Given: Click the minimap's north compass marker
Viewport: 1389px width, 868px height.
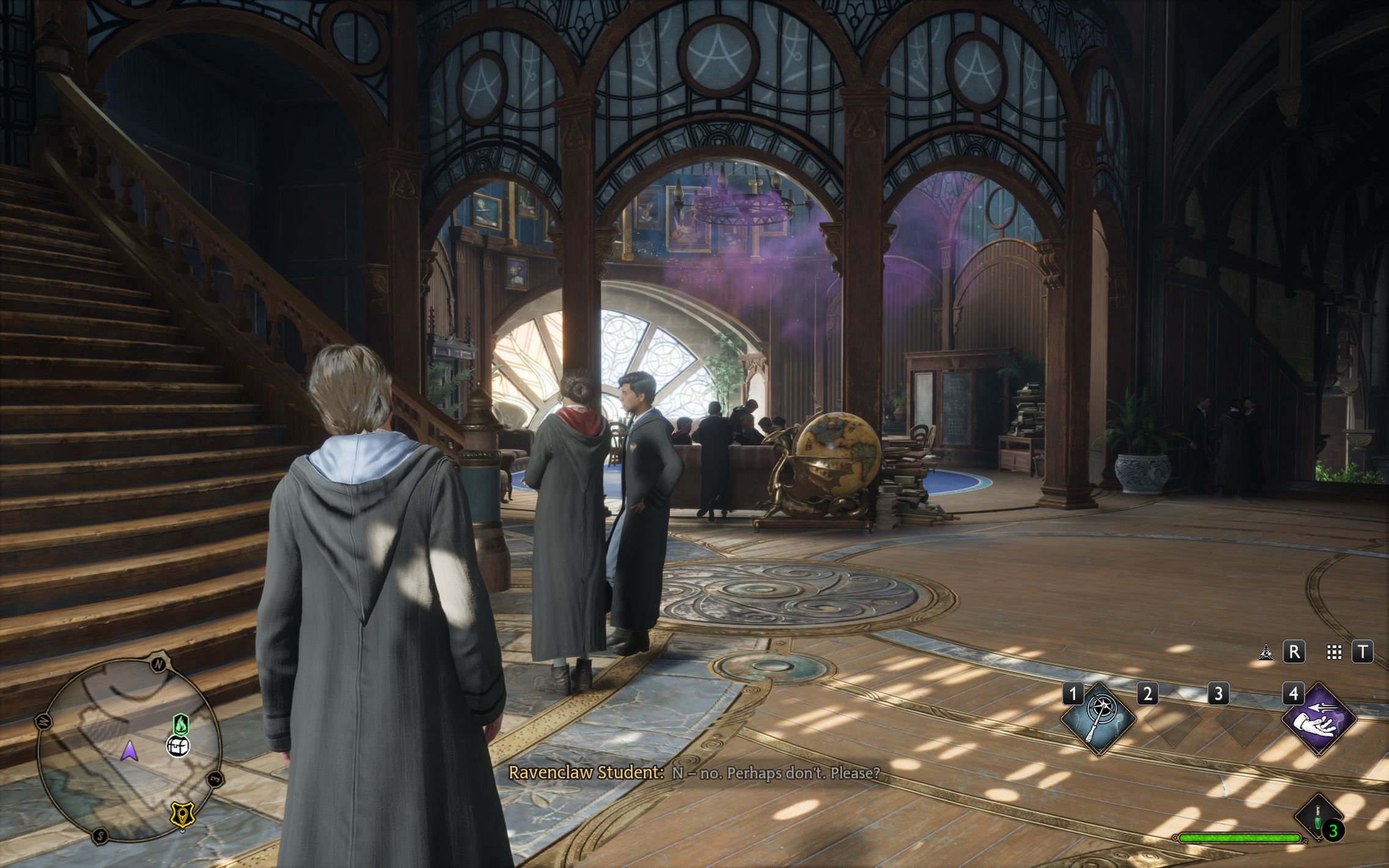Looking at the screenshot, I should [158, 664].
